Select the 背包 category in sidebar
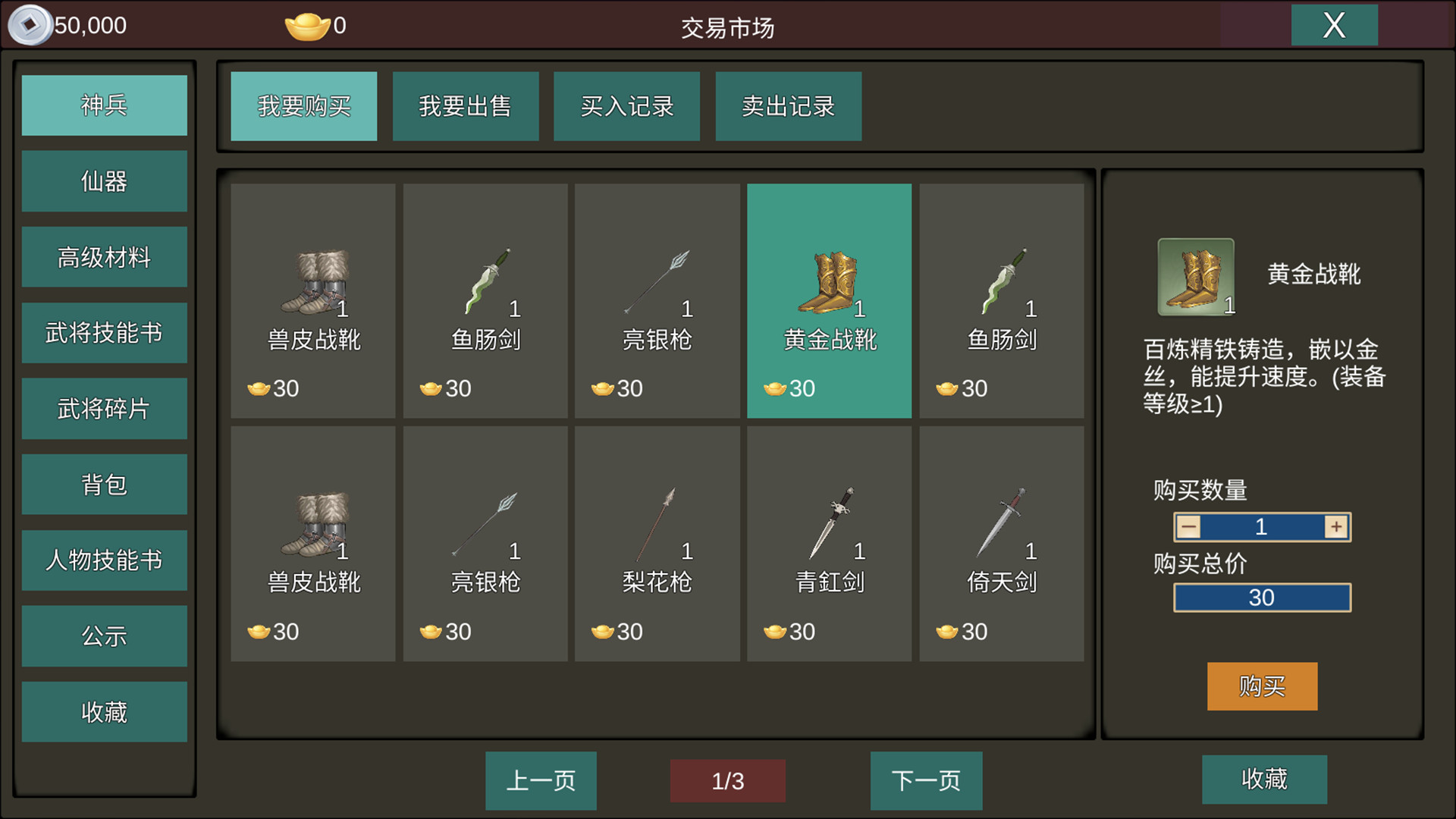Viewport: 1456px width, 819px height. pyautogui.click(x=104, y=484)
